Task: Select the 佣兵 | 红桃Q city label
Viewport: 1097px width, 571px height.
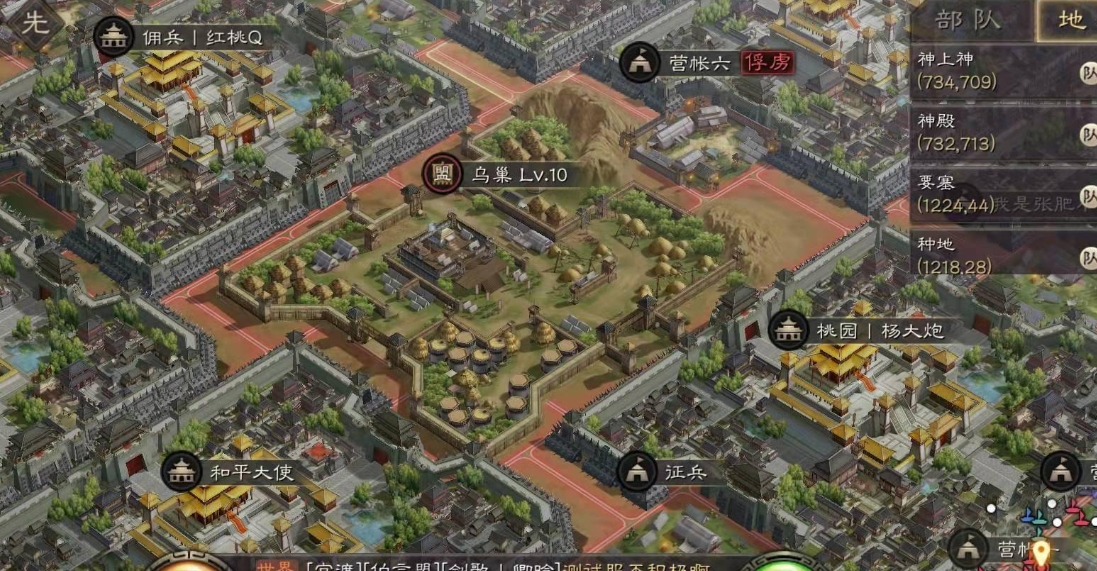Action: click(x=187, y=36)
